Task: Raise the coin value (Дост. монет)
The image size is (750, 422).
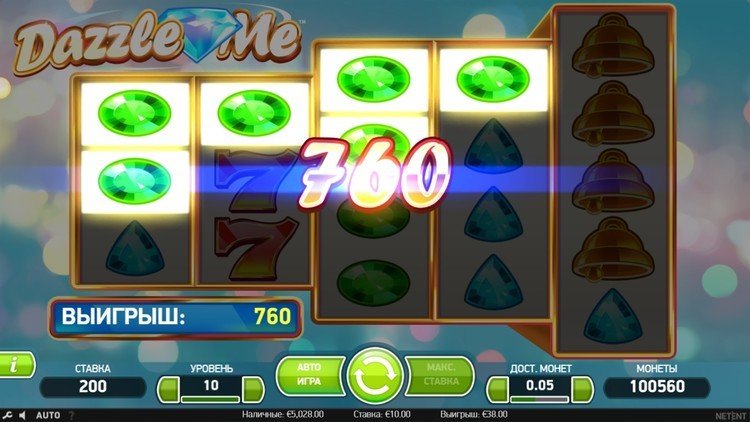Action: tap(584, 387)
